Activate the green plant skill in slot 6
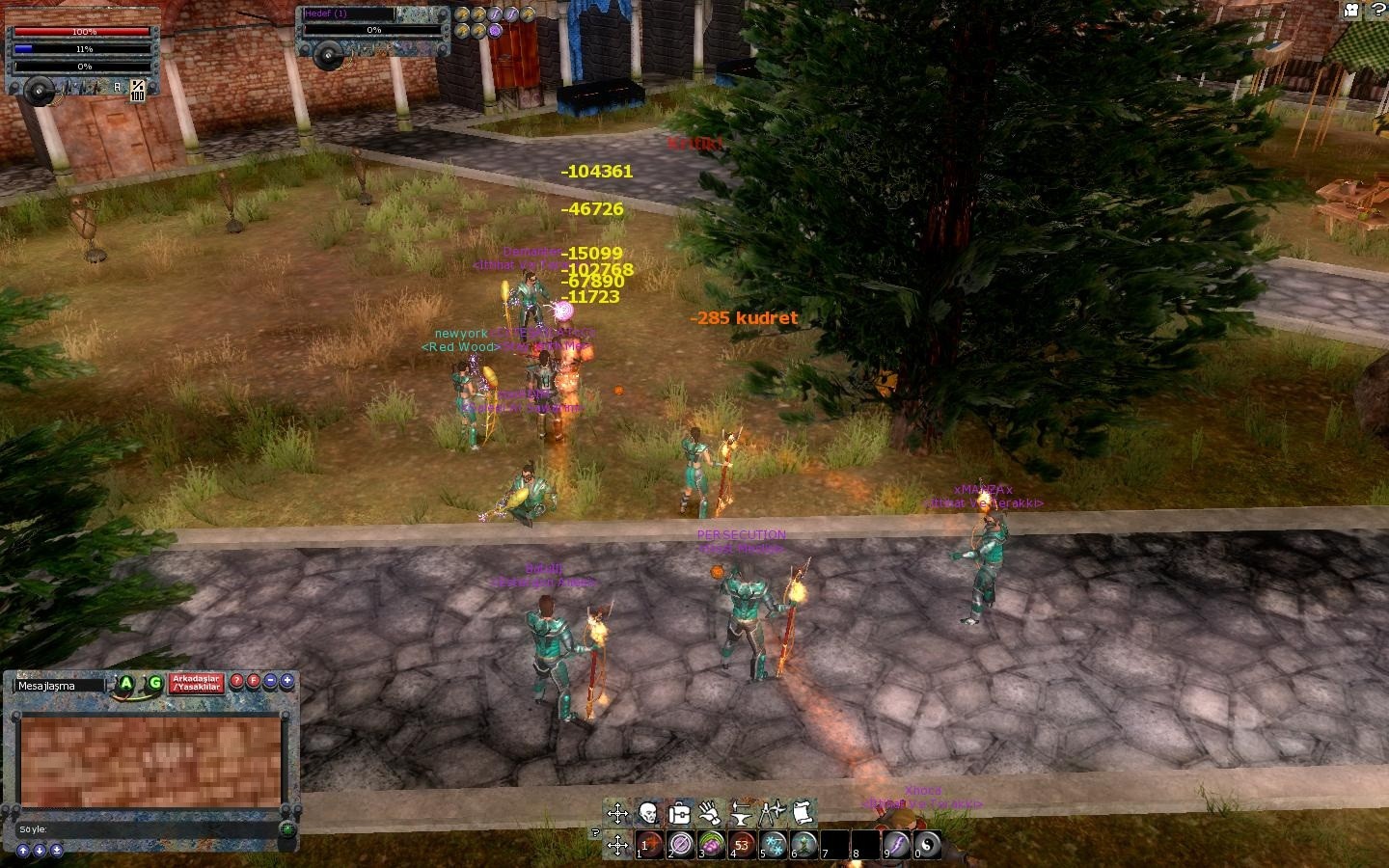Viewport: 1389px width, 868px height. coord(804,845)
